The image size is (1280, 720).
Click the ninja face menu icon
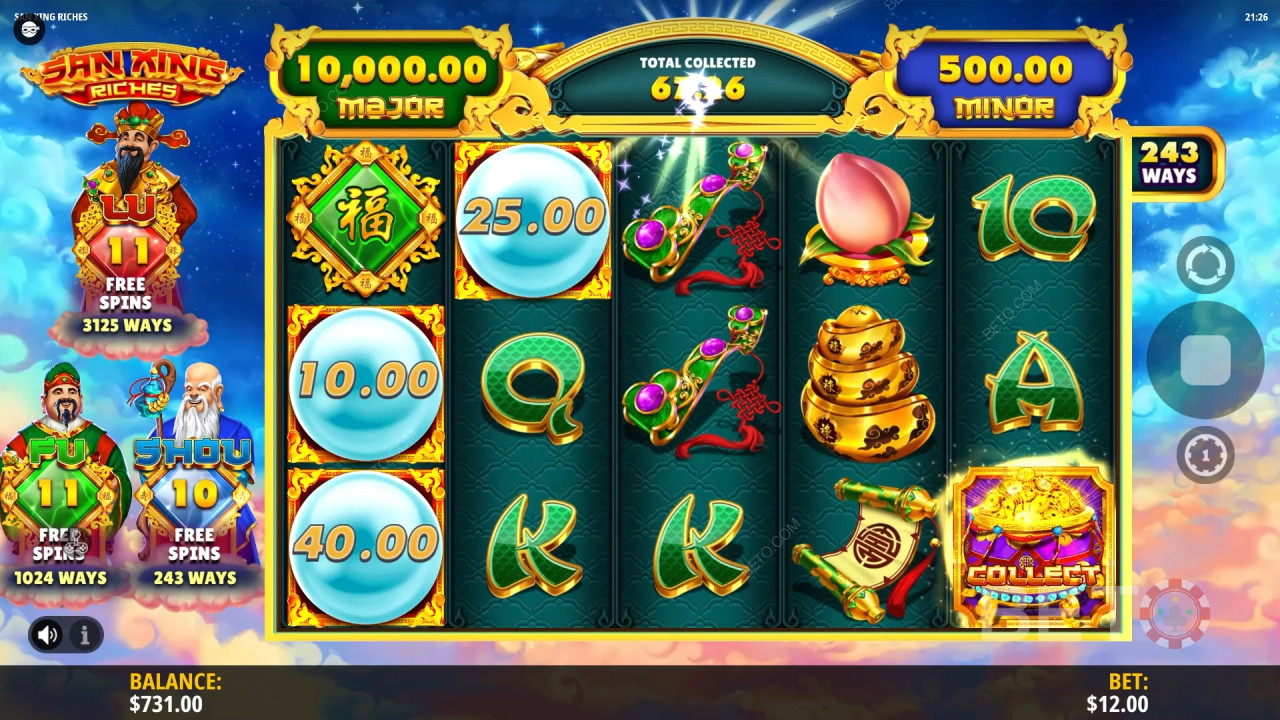point(28,29)
